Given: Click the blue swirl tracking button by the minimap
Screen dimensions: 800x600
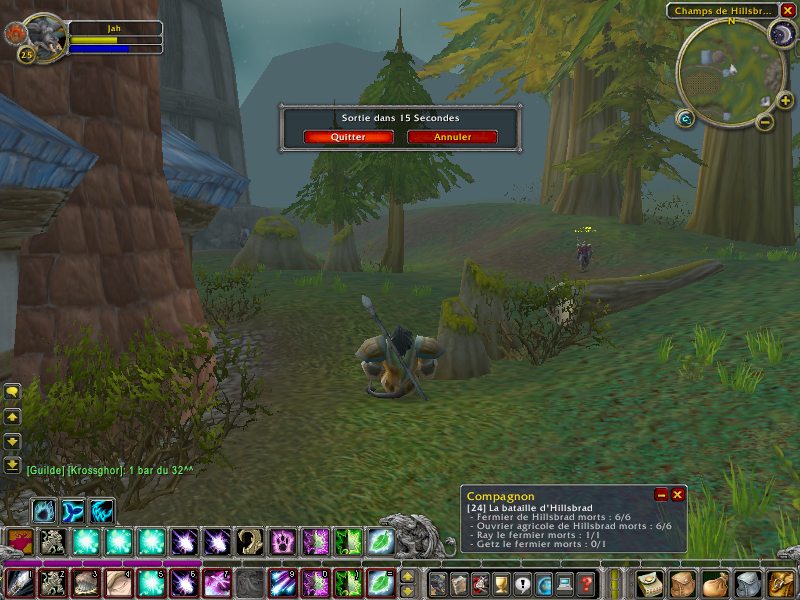Looking at the screenshot, I should click(685, 119).
